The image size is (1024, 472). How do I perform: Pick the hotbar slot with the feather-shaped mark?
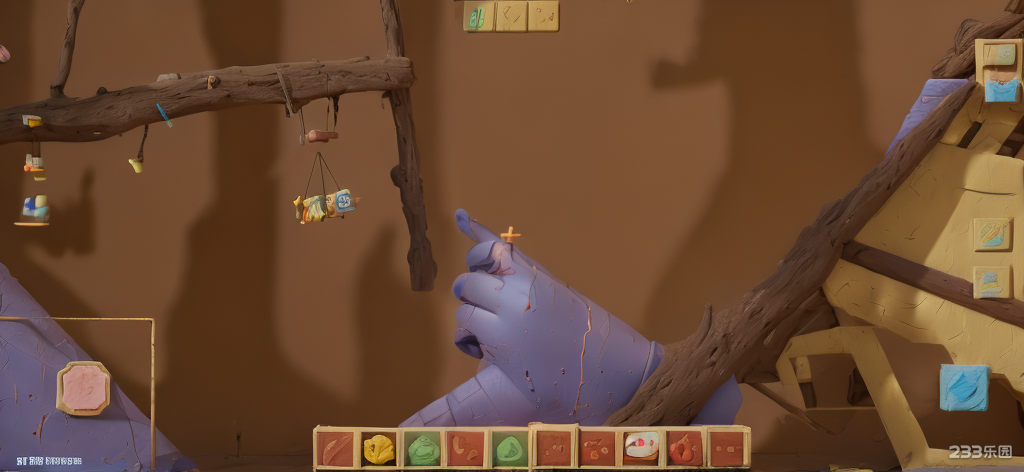(336, 449)
